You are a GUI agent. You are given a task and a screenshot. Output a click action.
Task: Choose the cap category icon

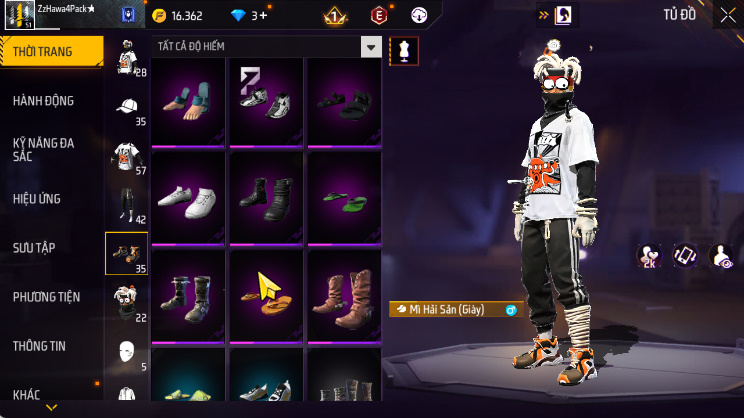[126, 107]
